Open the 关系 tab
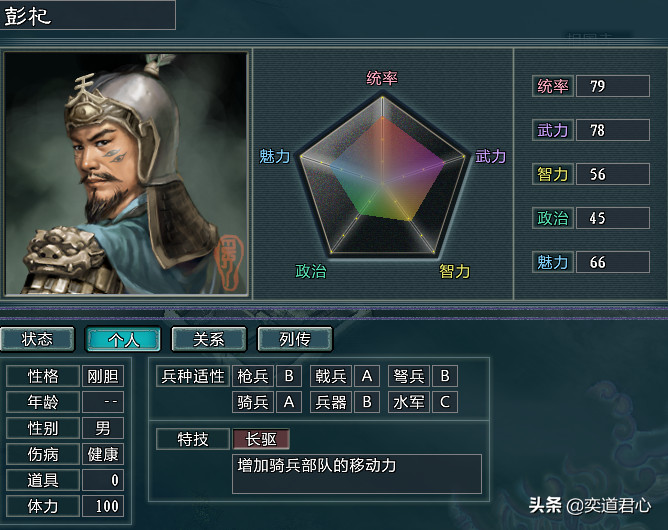The height and width of the screenshot is (530, 668). 209,340
